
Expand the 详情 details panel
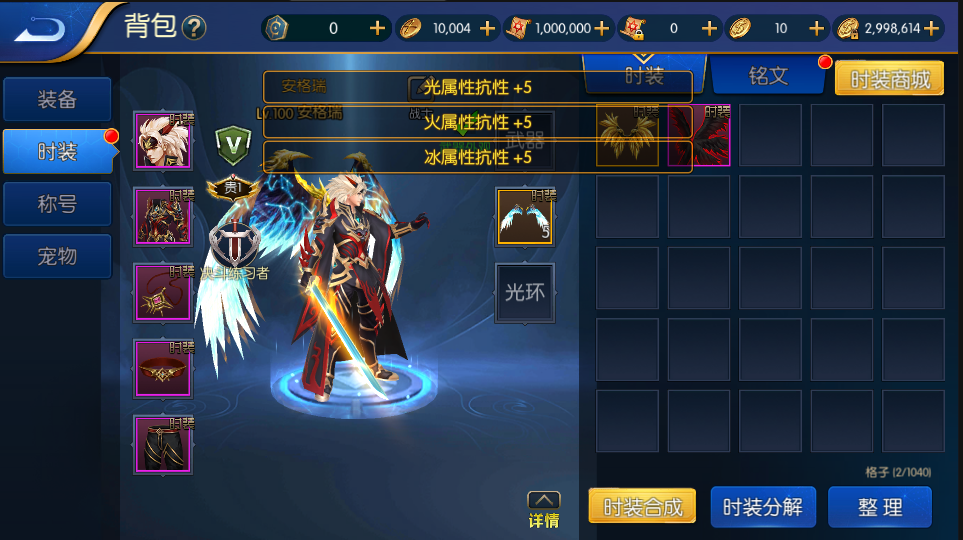(x=543, y=508)
